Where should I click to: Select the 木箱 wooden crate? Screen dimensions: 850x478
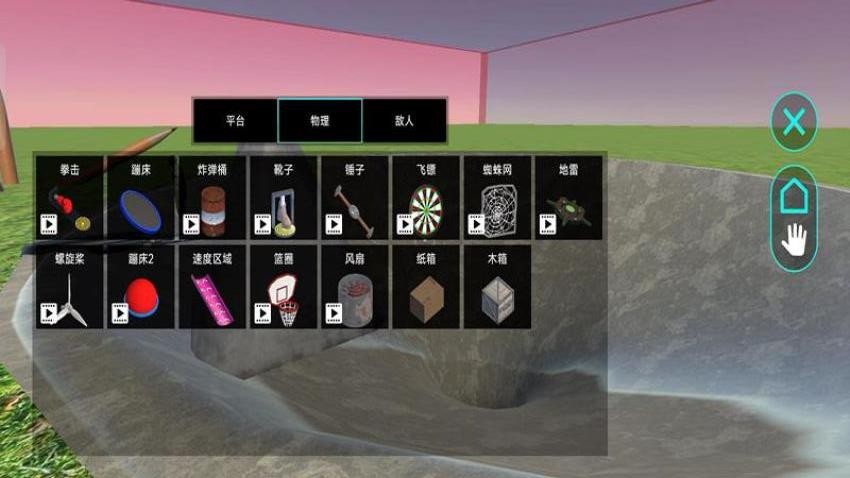coord(497,288)
